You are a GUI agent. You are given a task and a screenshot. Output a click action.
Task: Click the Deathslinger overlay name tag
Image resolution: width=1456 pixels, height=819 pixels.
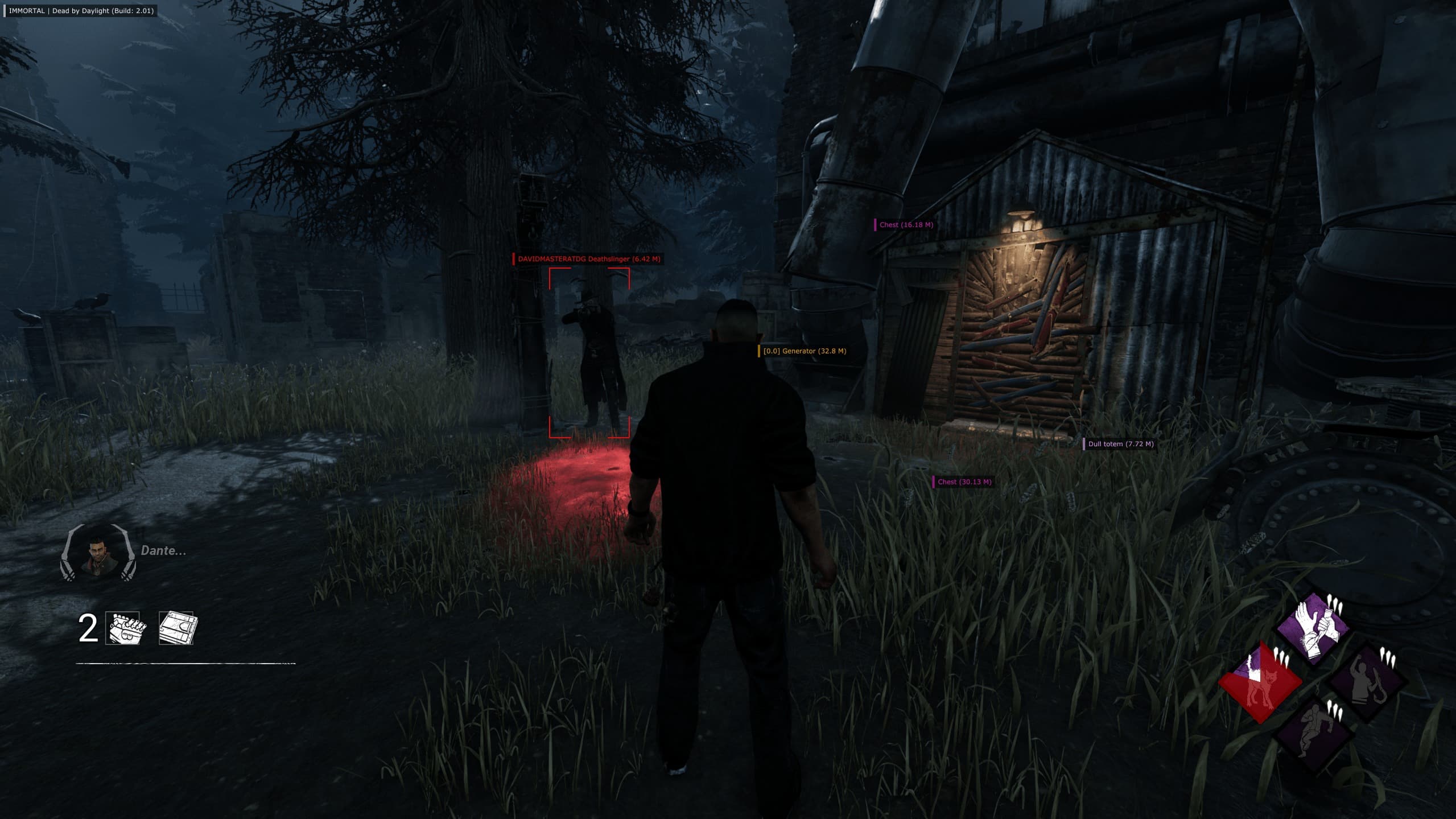[588, 259]
